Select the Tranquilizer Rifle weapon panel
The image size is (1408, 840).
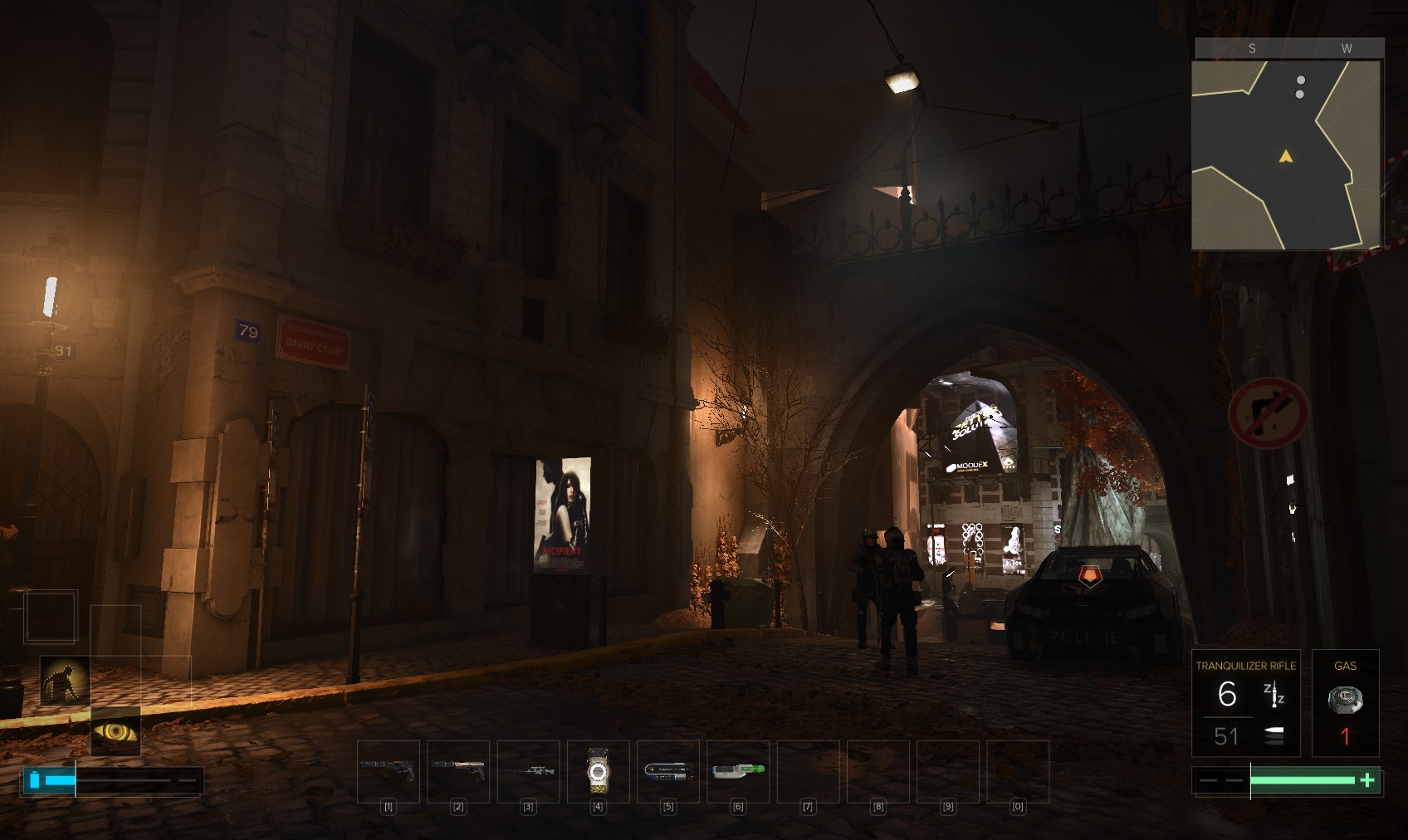(x=1245, y=703)
